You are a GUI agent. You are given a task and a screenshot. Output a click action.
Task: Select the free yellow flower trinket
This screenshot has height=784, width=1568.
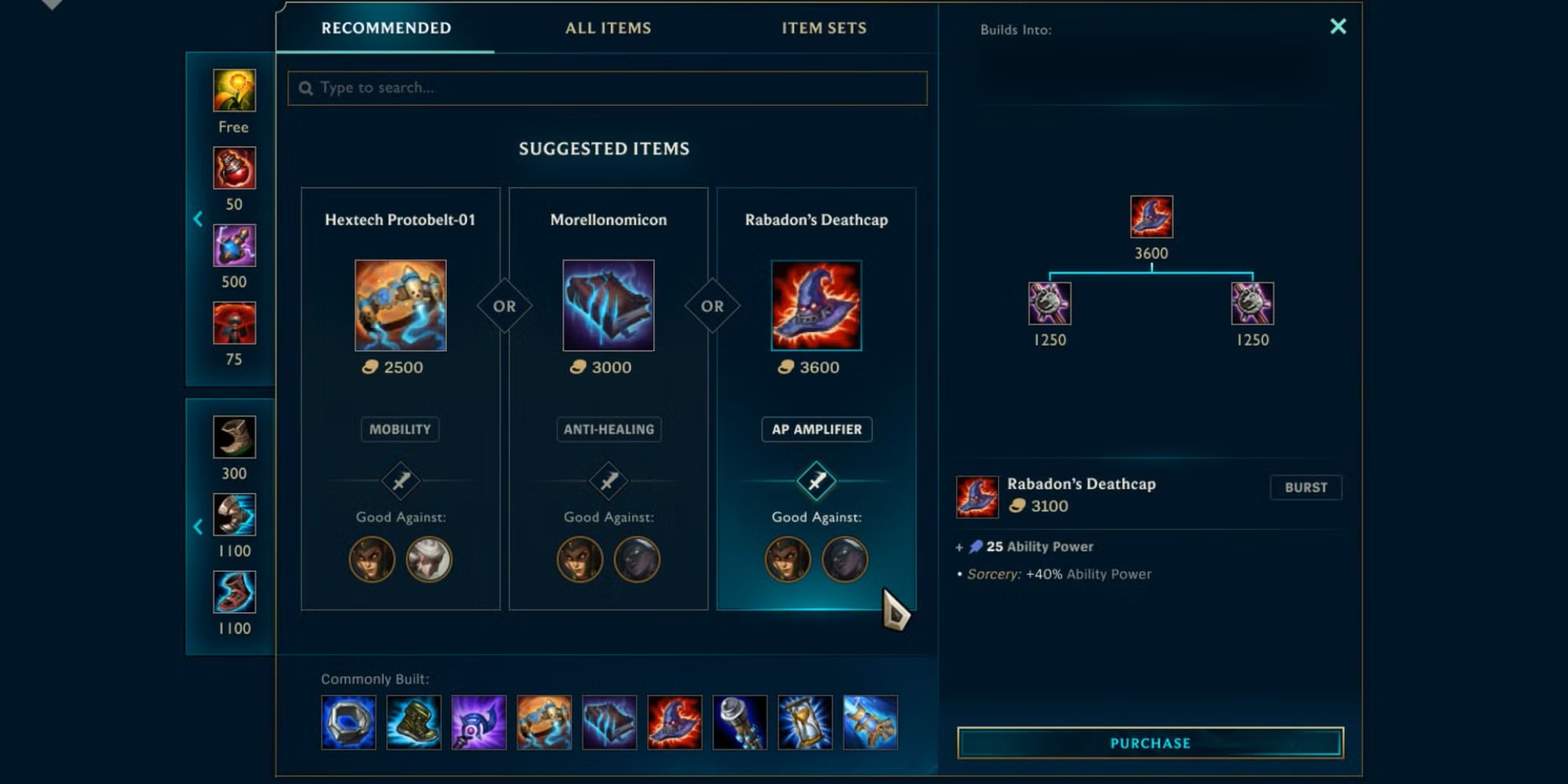(234, 90)
